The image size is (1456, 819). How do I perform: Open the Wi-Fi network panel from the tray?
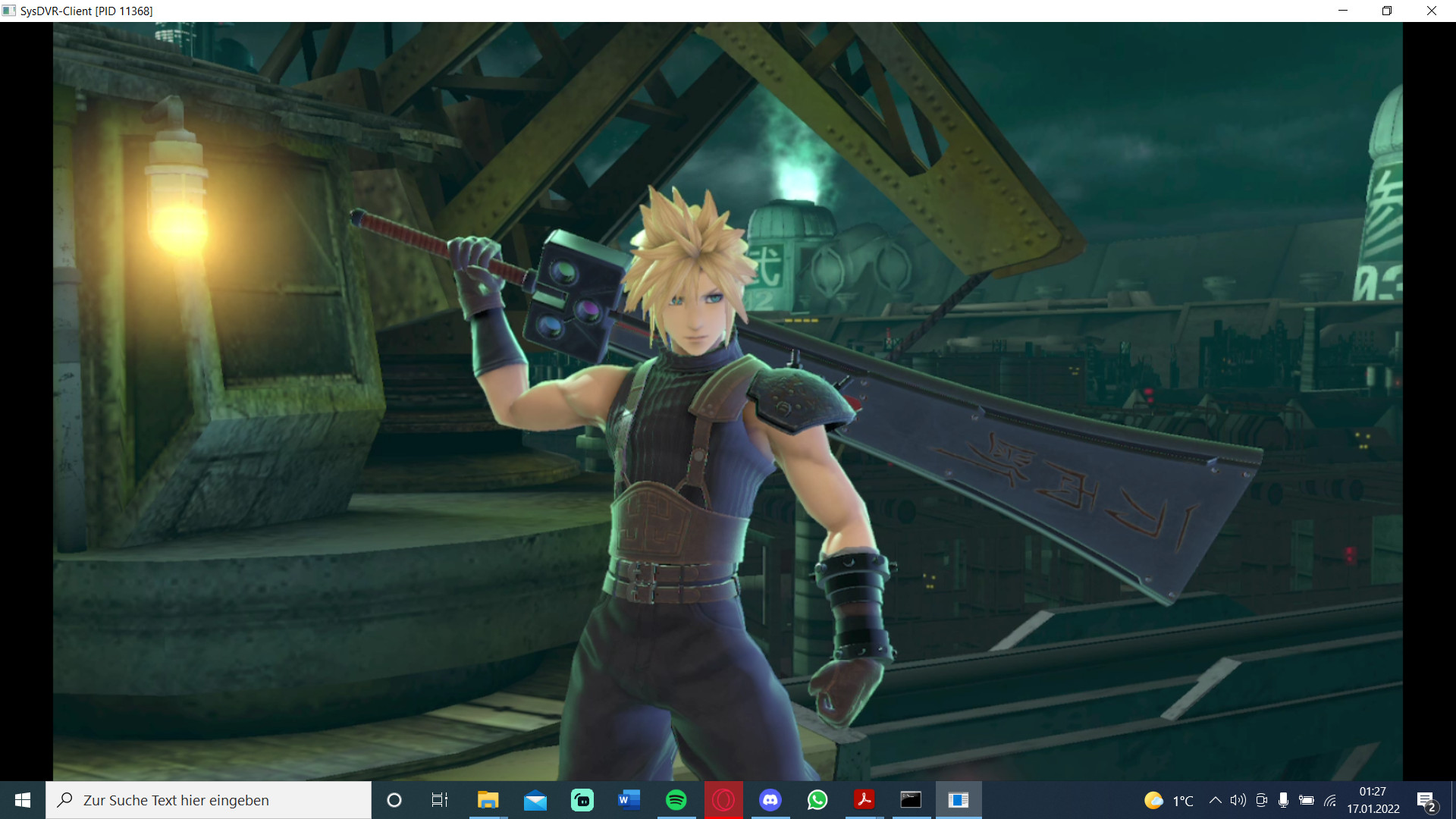(1329, 800)
